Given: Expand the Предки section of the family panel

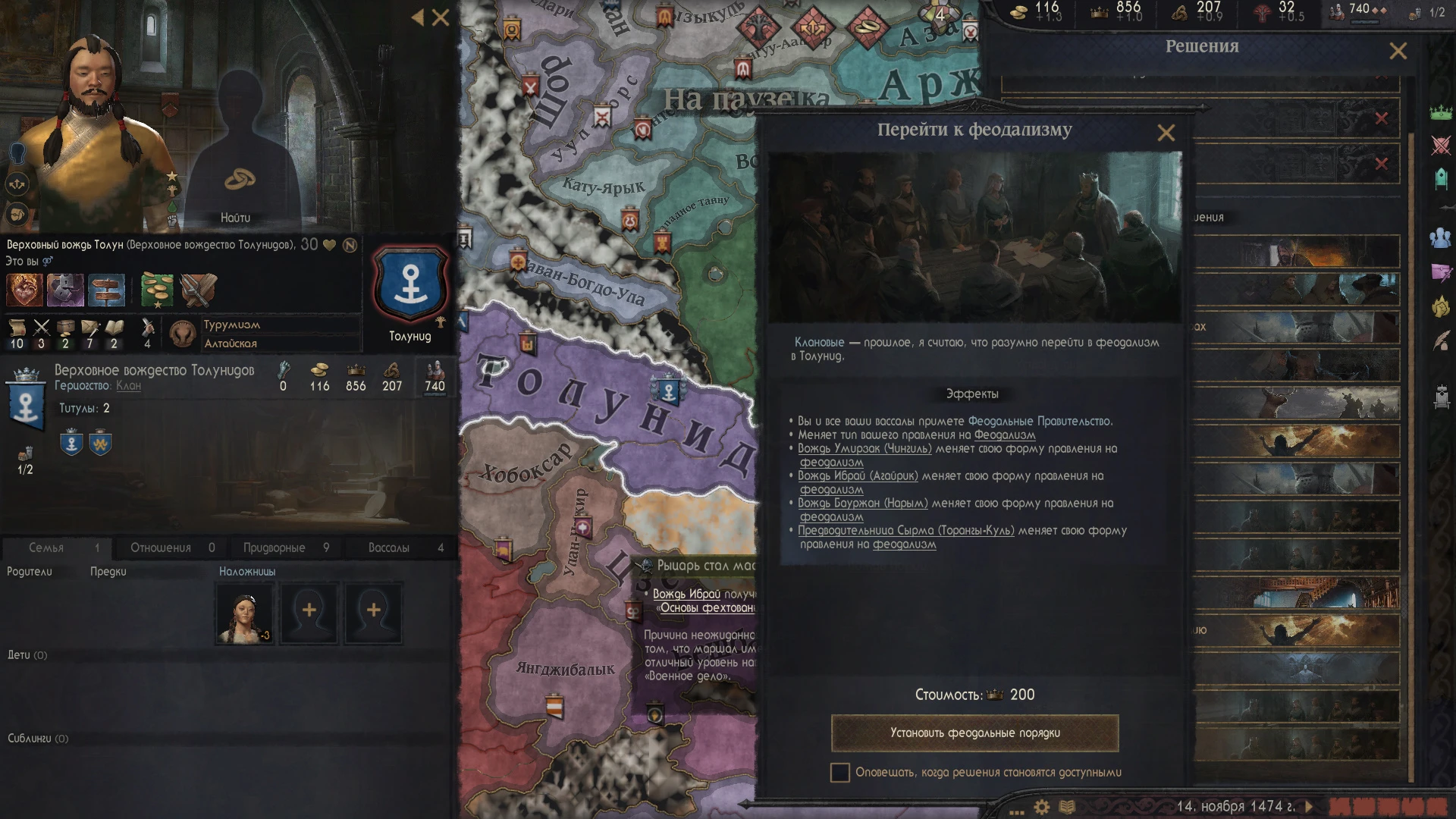Looking at the screenshot, I should click(x=109, y=570).
